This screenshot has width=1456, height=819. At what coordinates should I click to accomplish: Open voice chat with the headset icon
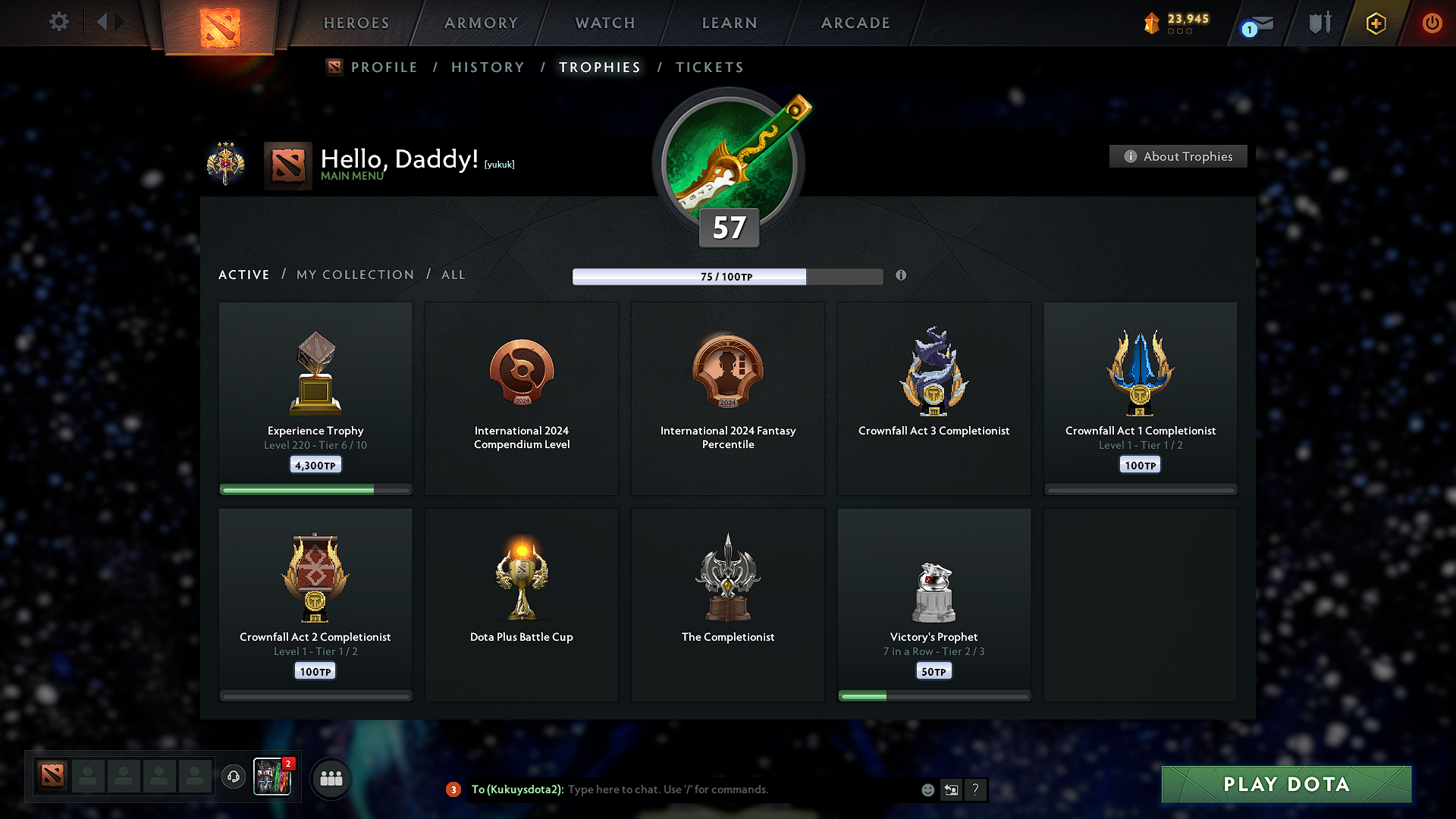233,777
